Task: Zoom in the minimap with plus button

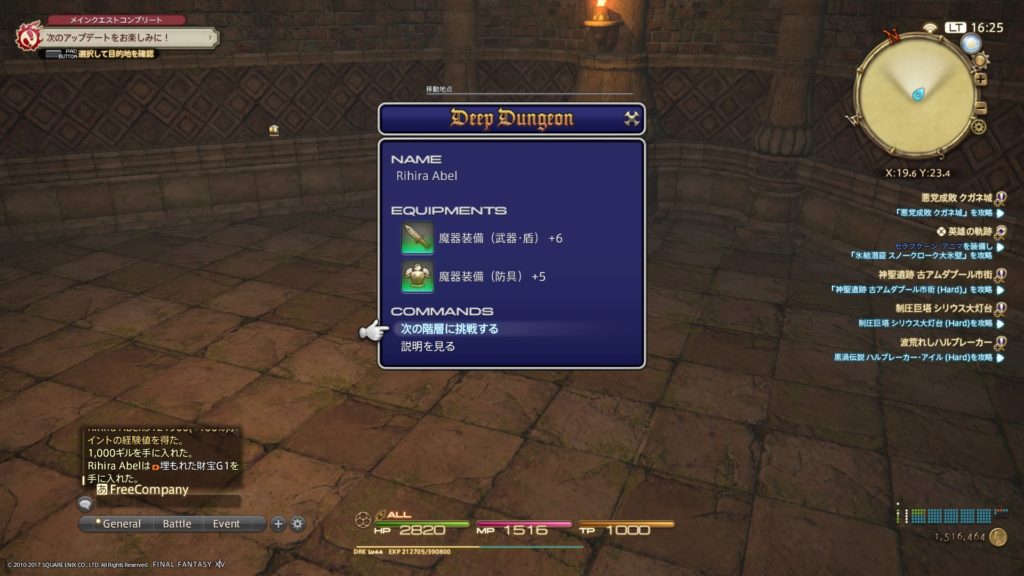Action: [x=981, y=80]
